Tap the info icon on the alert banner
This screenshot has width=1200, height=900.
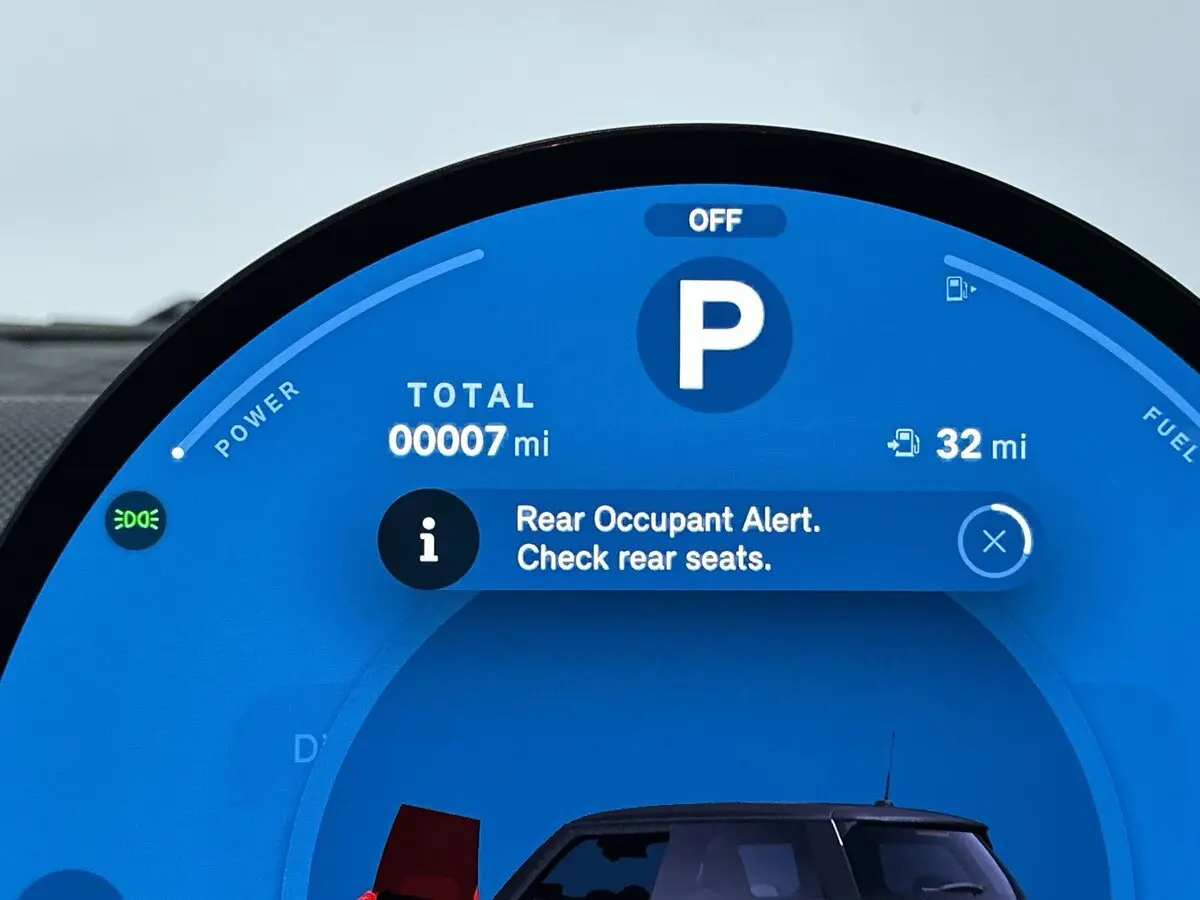click(x=428, y=540)
